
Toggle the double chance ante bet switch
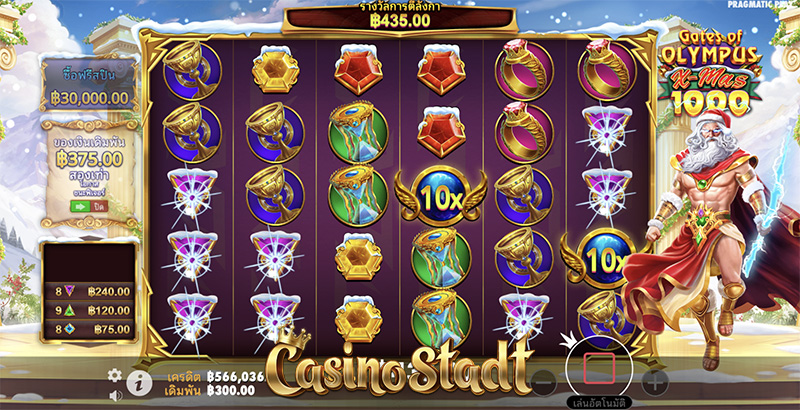point(87,204)
